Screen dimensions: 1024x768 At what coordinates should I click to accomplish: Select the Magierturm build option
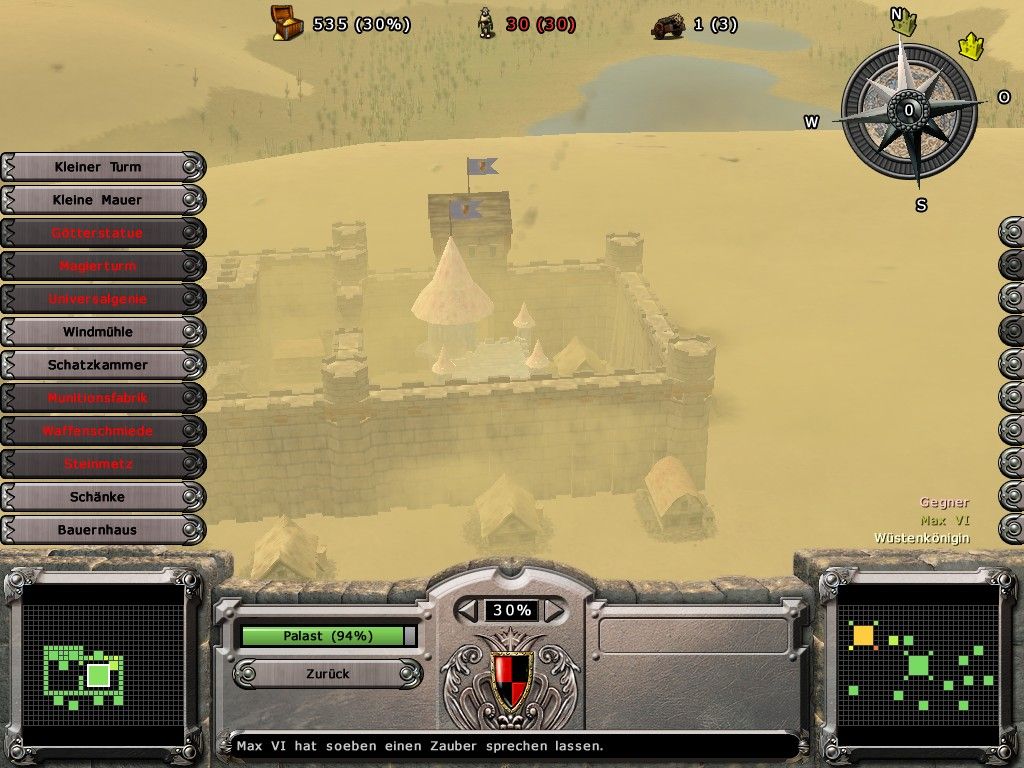click(98, 266)
